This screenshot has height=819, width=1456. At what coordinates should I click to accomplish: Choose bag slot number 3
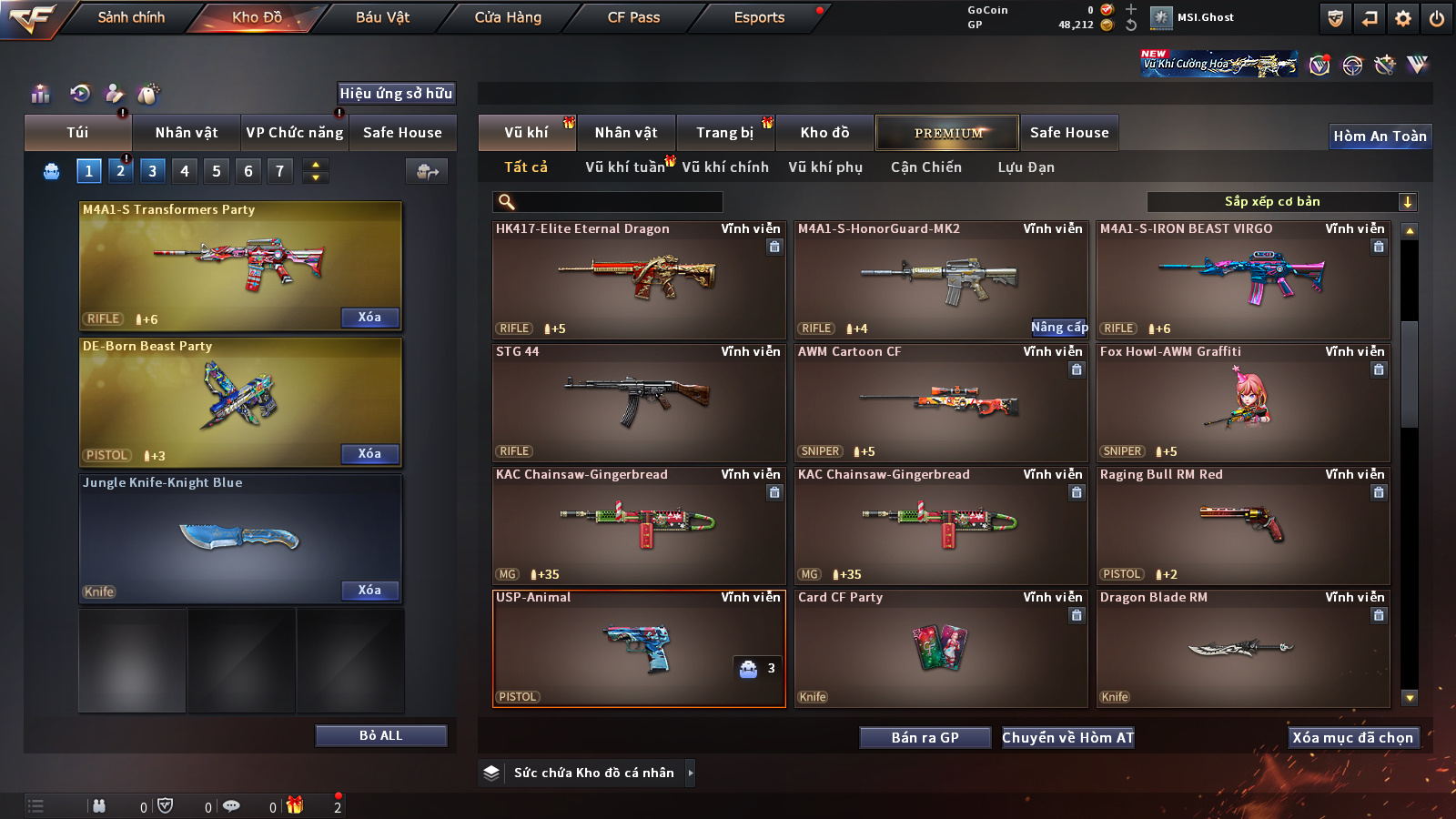click(152, 171)
